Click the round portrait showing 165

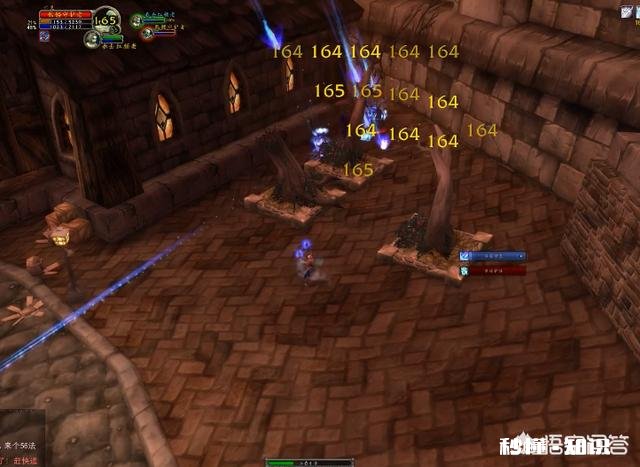point(106,21)
